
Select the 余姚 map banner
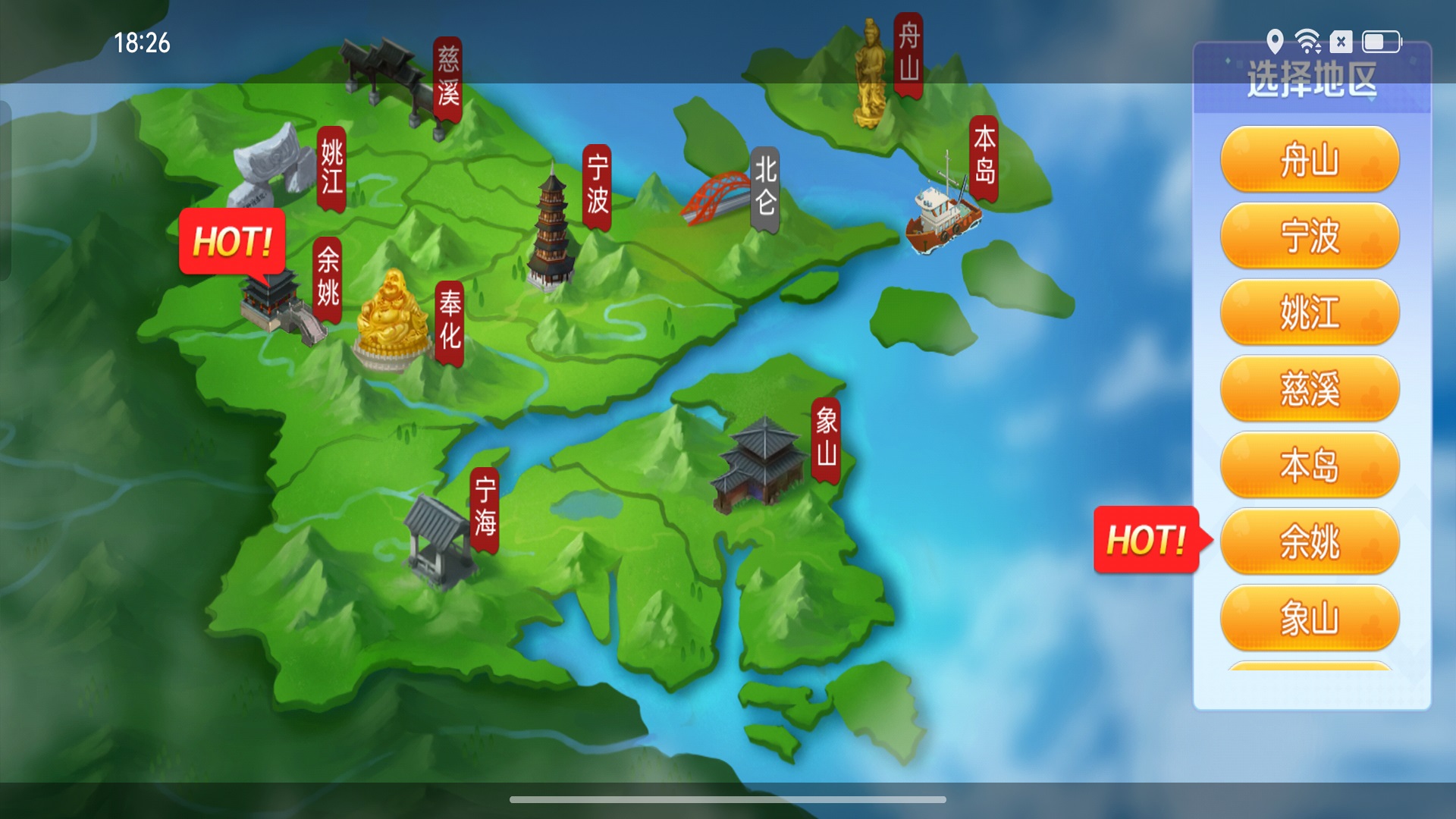328,278
